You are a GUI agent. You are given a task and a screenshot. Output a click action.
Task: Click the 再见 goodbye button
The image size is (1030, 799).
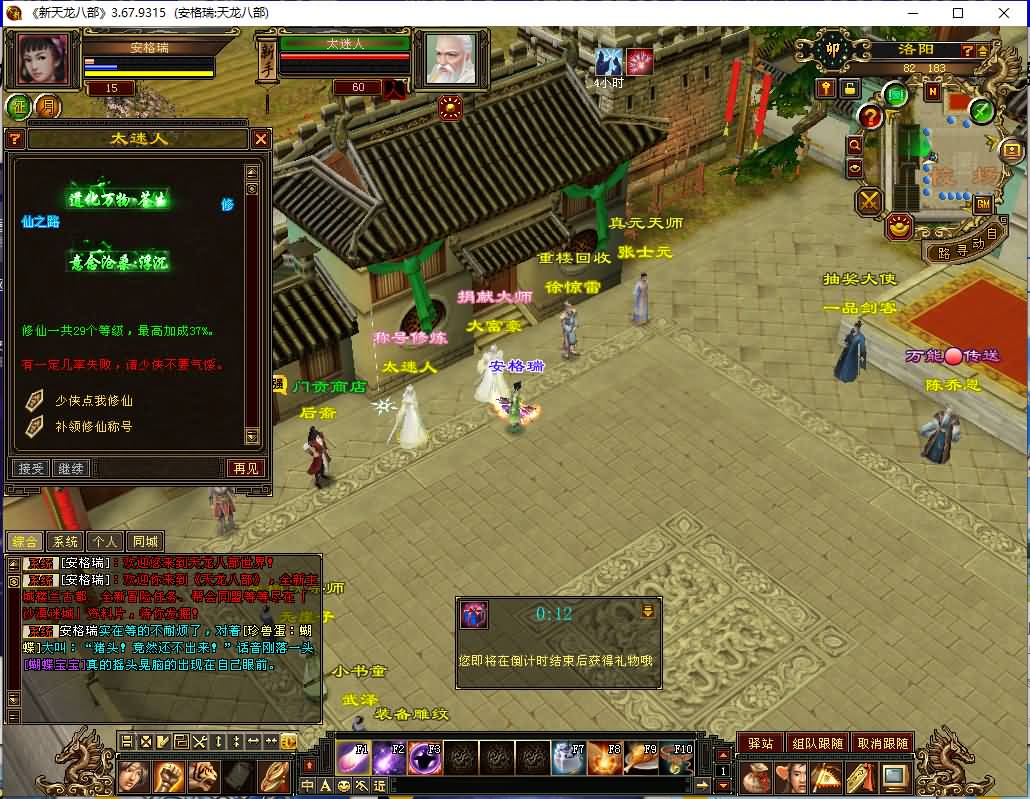click(x=245, y=468)
